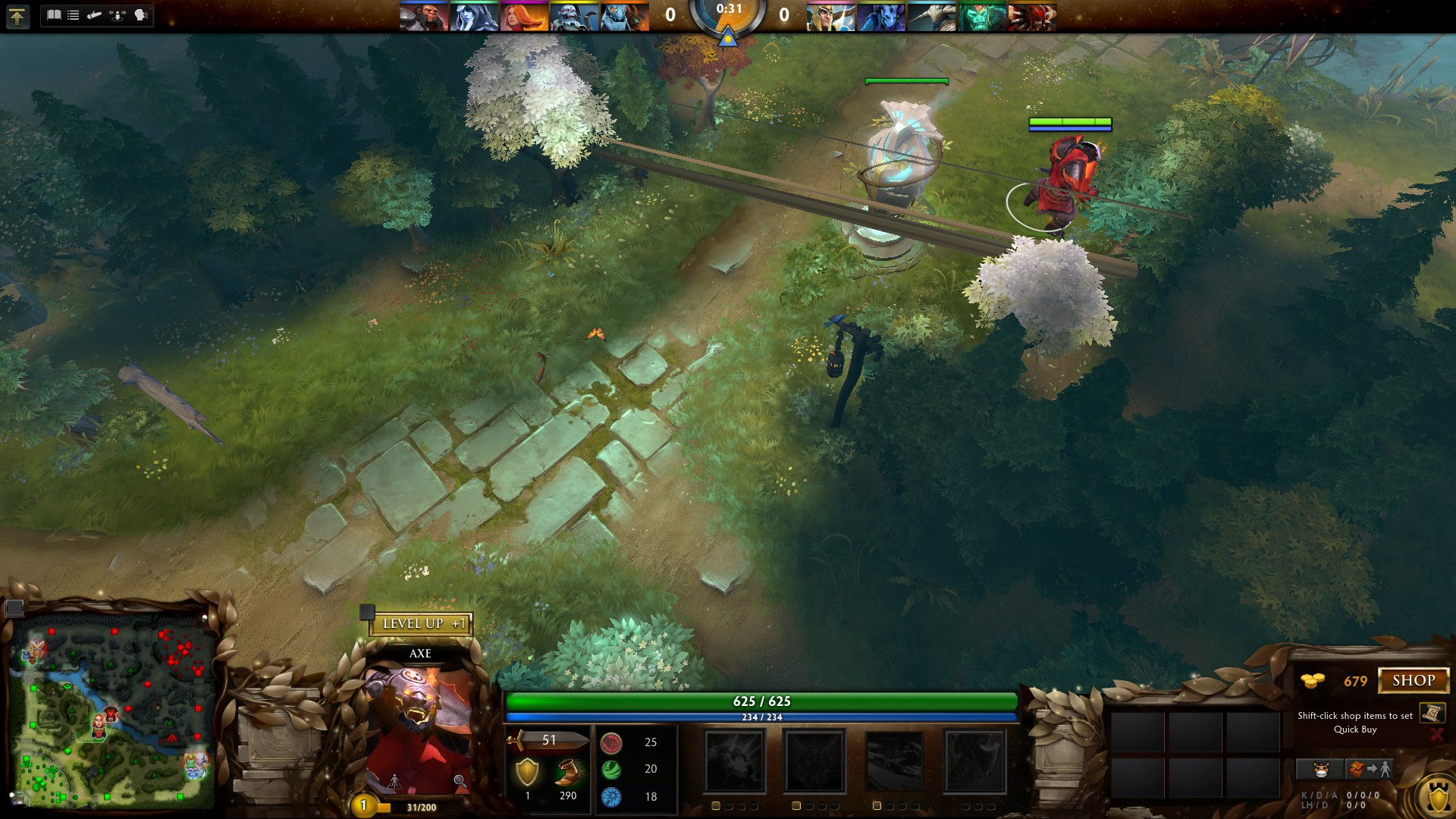Select the Axe hero portrait

[x=419, y=728]
